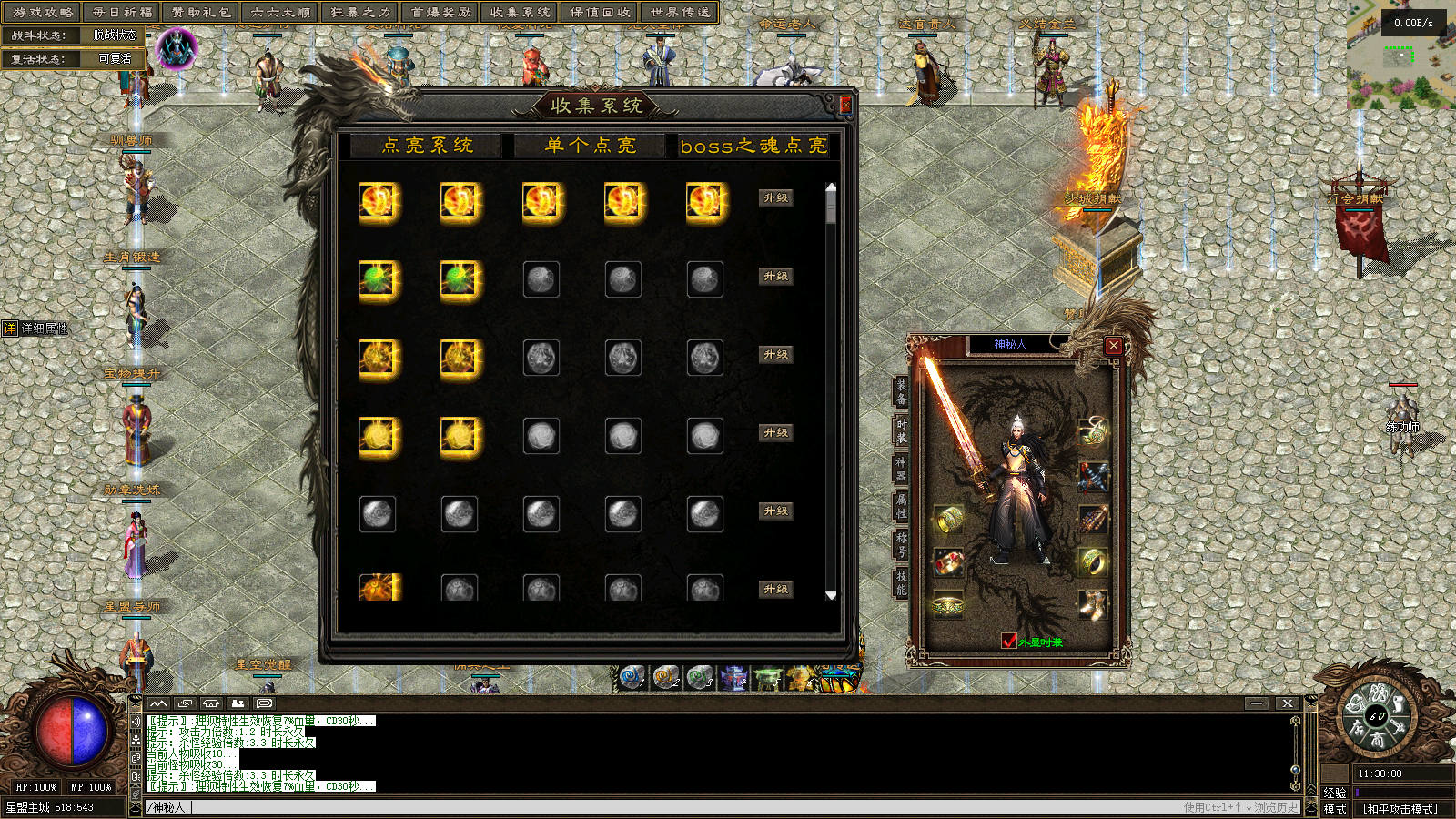Switch to the 单个点亮 tab
The image size is (1456, 819).
point(591,146)
